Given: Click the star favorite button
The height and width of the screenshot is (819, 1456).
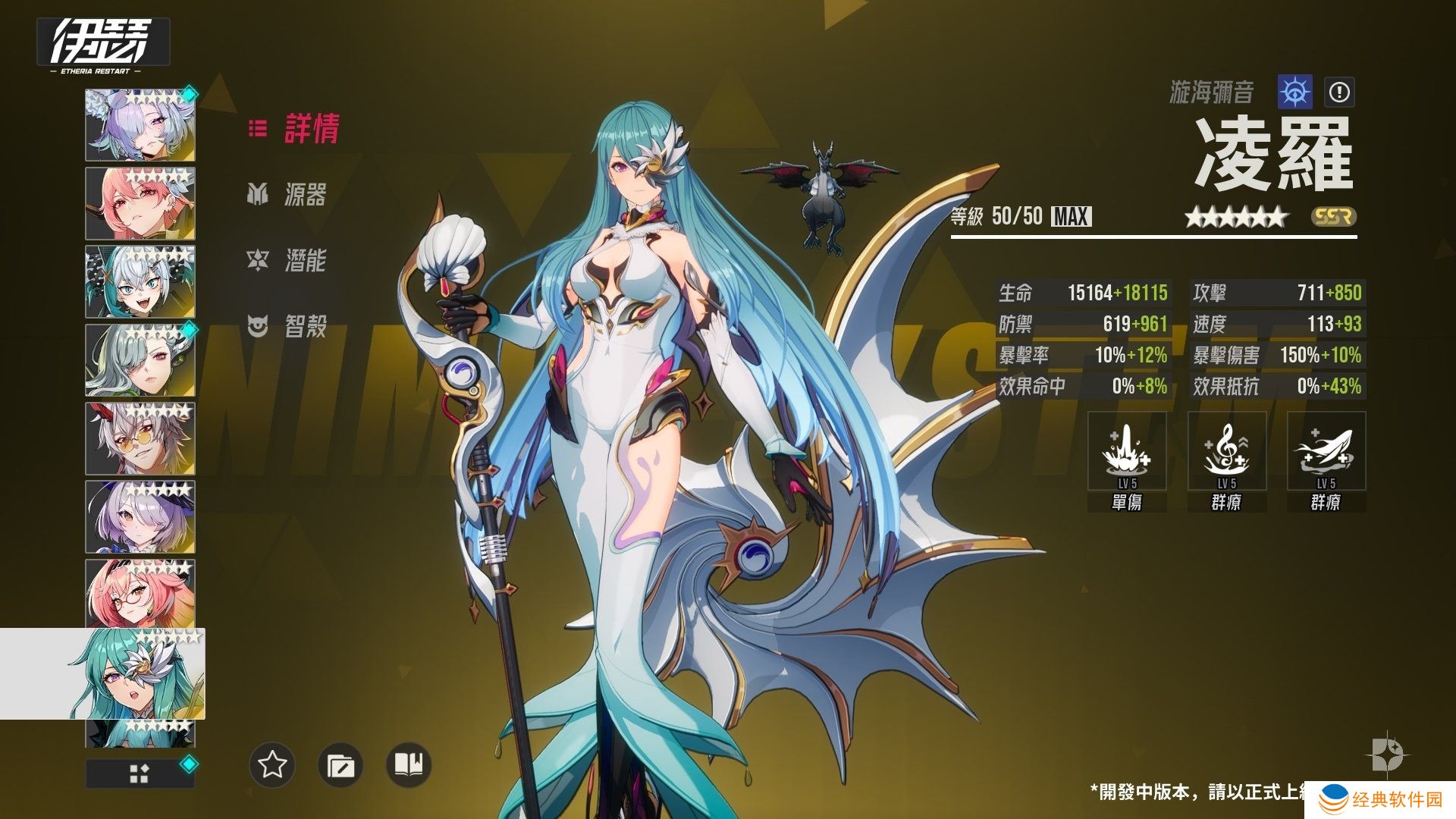Looking at the screenshot, I should (272, 765).
